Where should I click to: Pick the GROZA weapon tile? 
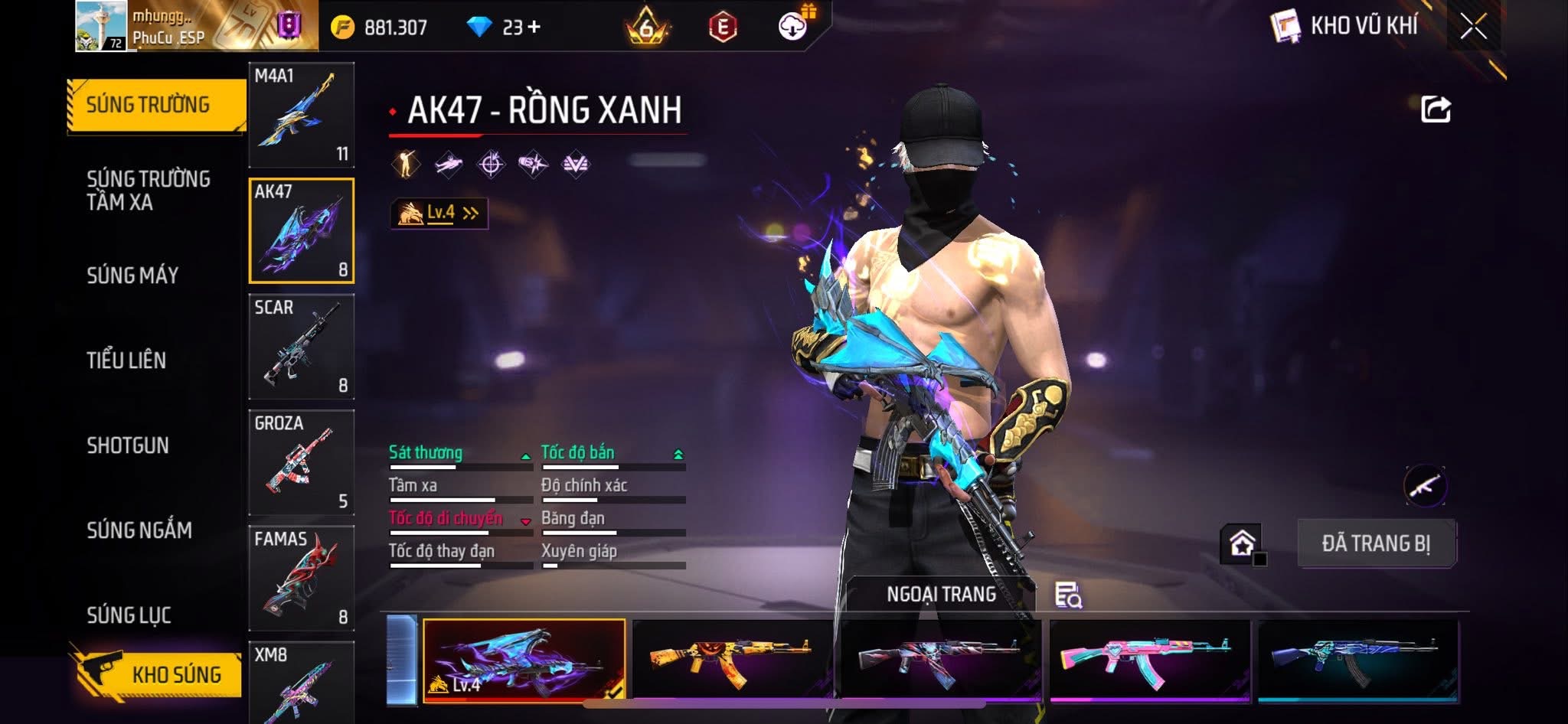[x=302, y=462]
